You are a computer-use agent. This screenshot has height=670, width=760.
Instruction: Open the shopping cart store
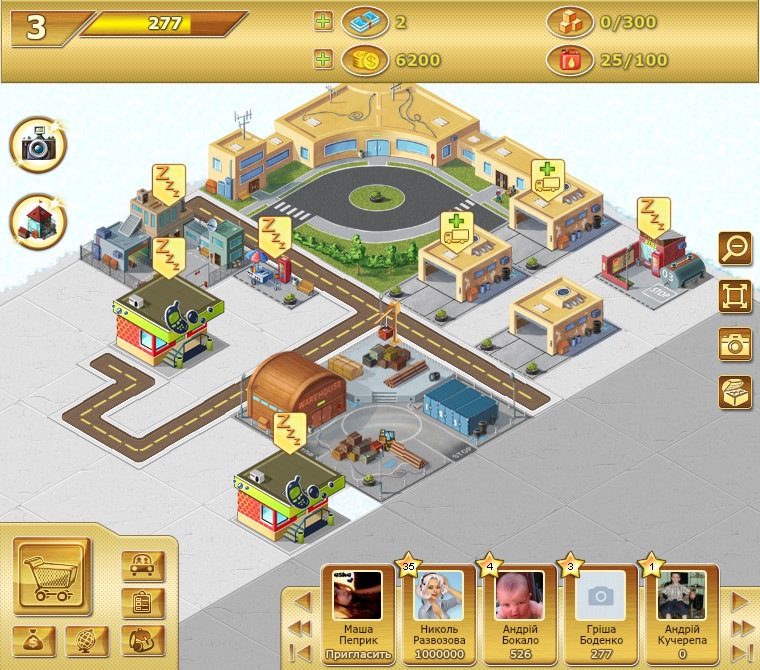pyautogui.click(x=52, y=577)
